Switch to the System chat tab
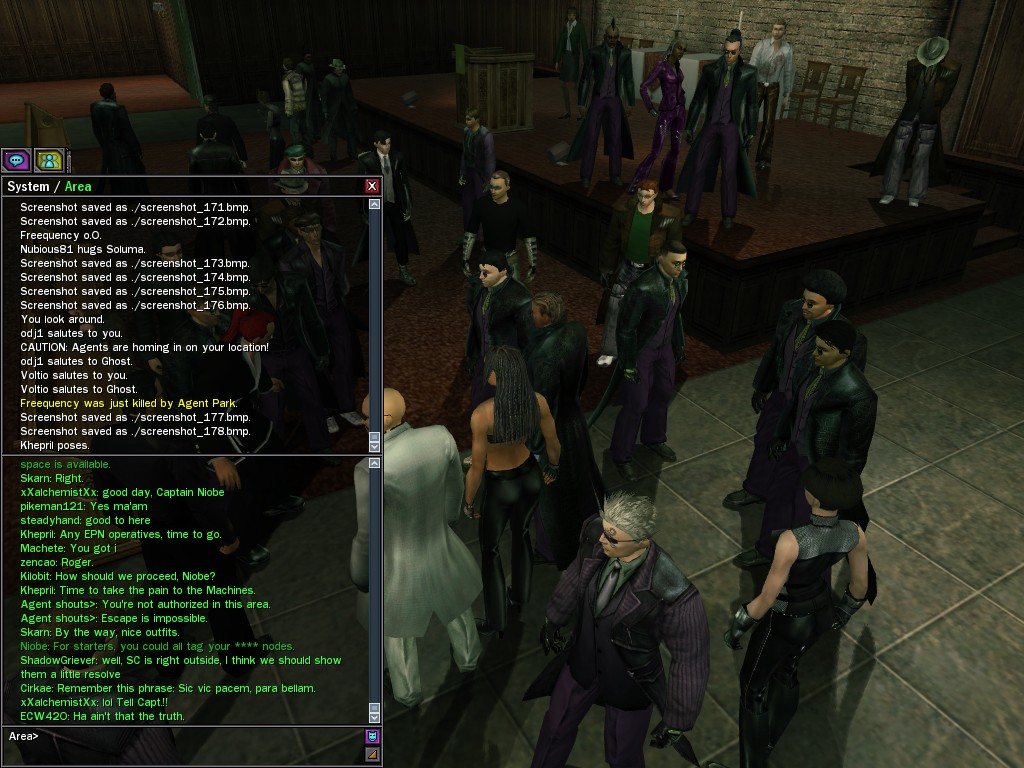This screenshot has width=1024, height=768. (27, 187)
